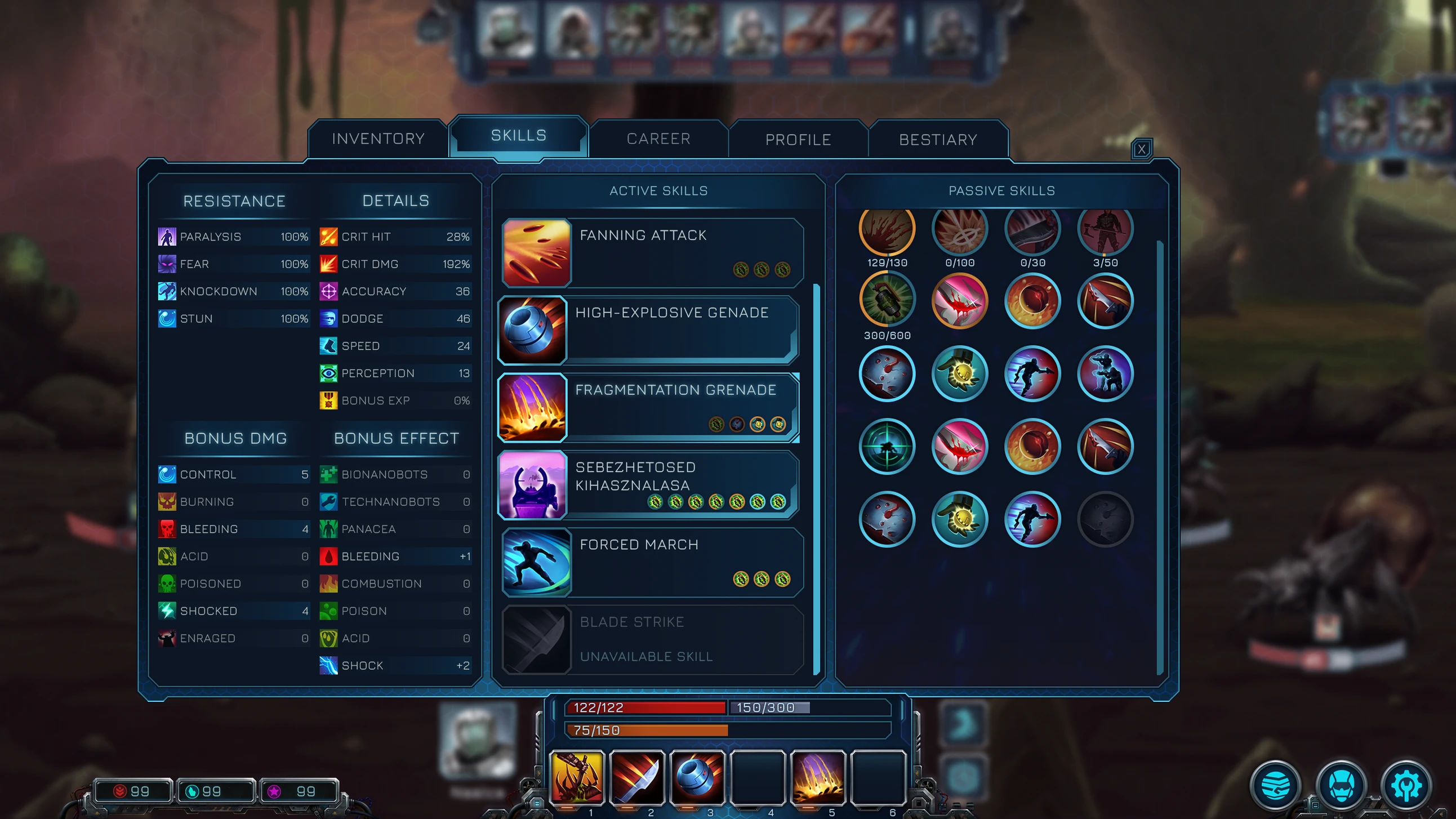1456x819 pixels.
Task: Click the helmet mask round button
Action: pos(1341,786)
